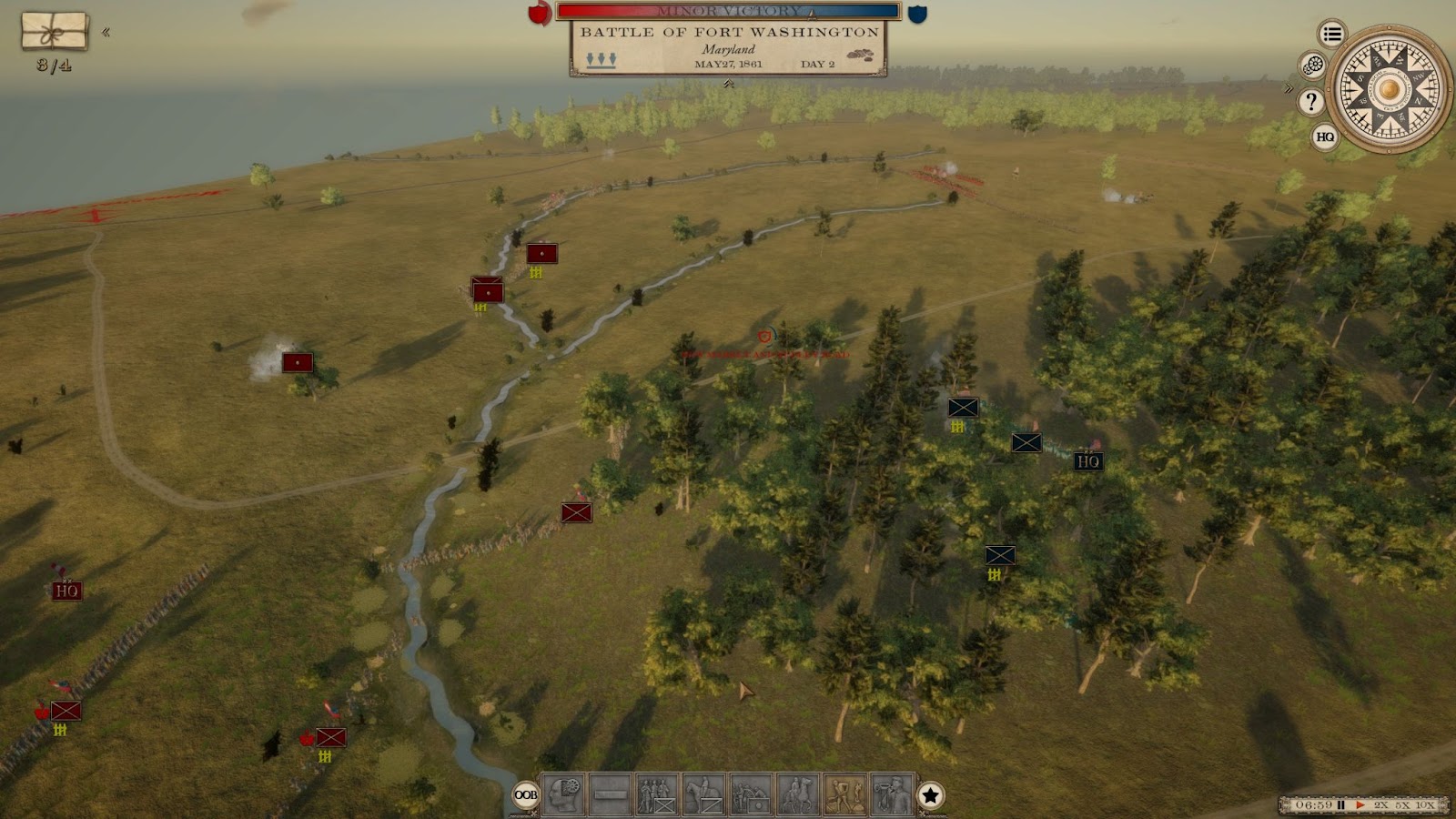The image size is (1456, 819).
Task: Resume normal speed with the red play arrow
Action: pyautogui.click(x=1360, y=805)
